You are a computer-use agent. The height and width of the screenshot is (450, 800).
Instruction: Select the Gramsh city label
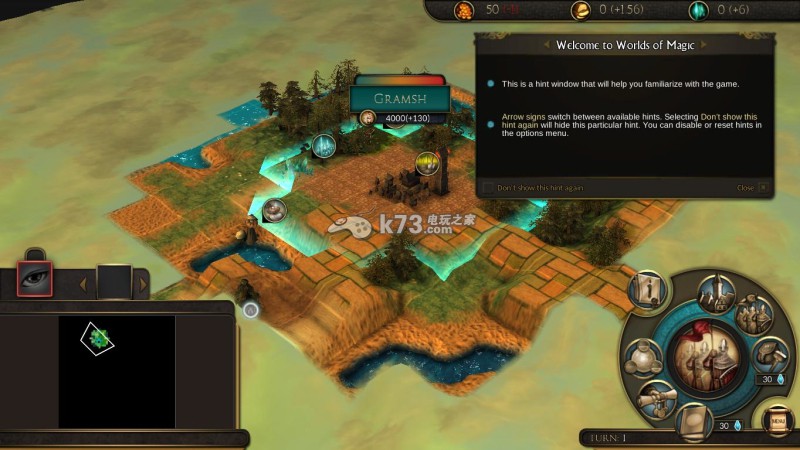(x=399, y=98)
